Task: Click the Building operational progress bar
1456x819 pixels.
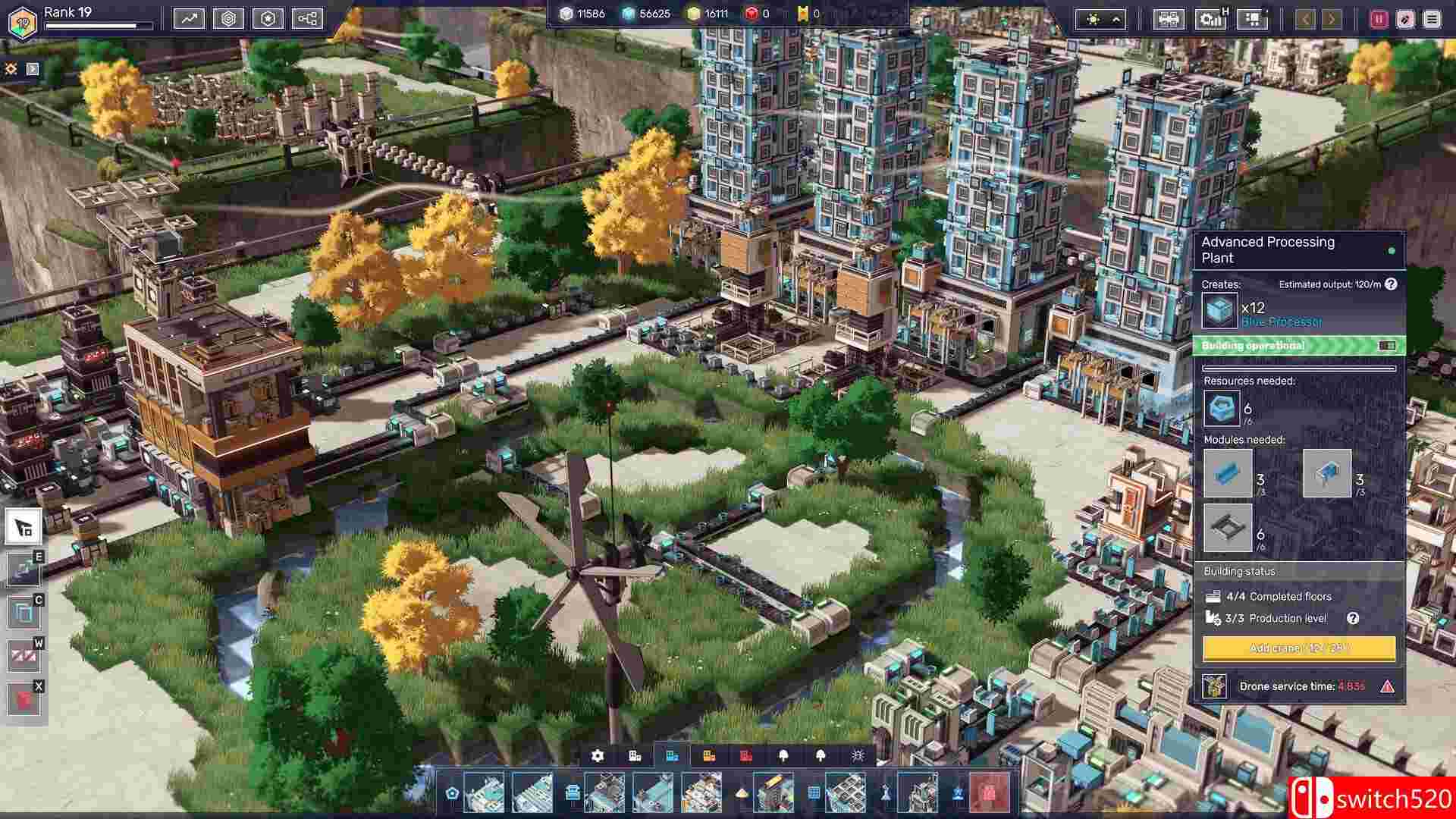Action: tap(1301, 345)
